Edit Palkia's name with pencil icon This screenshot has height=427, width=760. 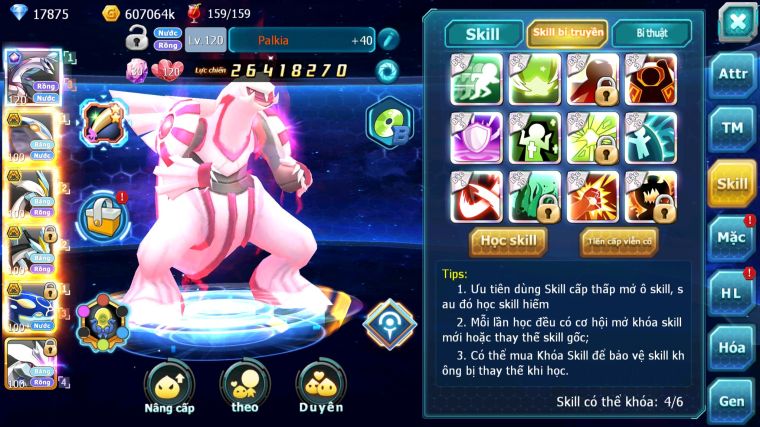pos(388,40)
